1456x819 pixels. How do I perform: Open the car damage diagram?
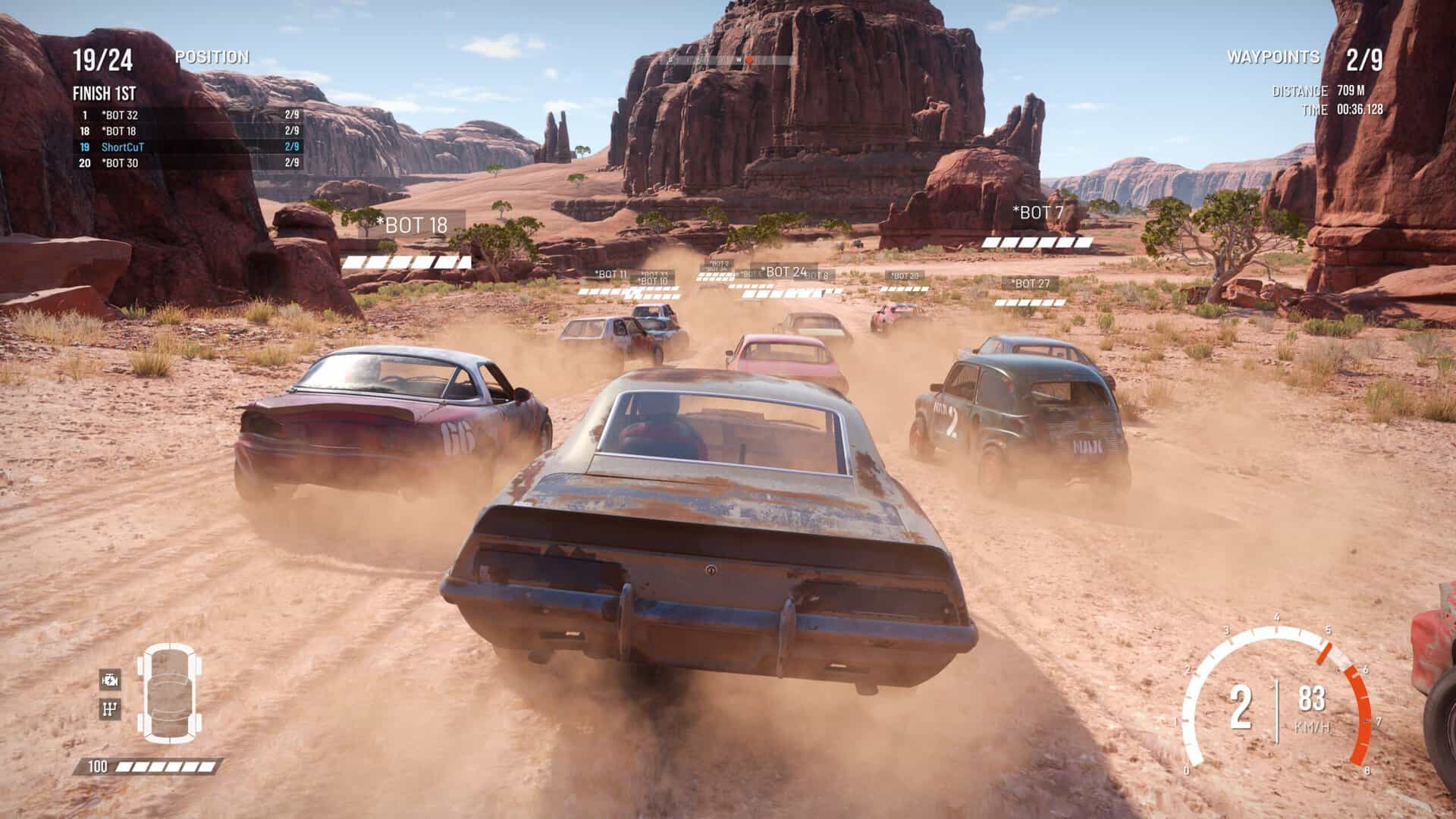point(170,692)
